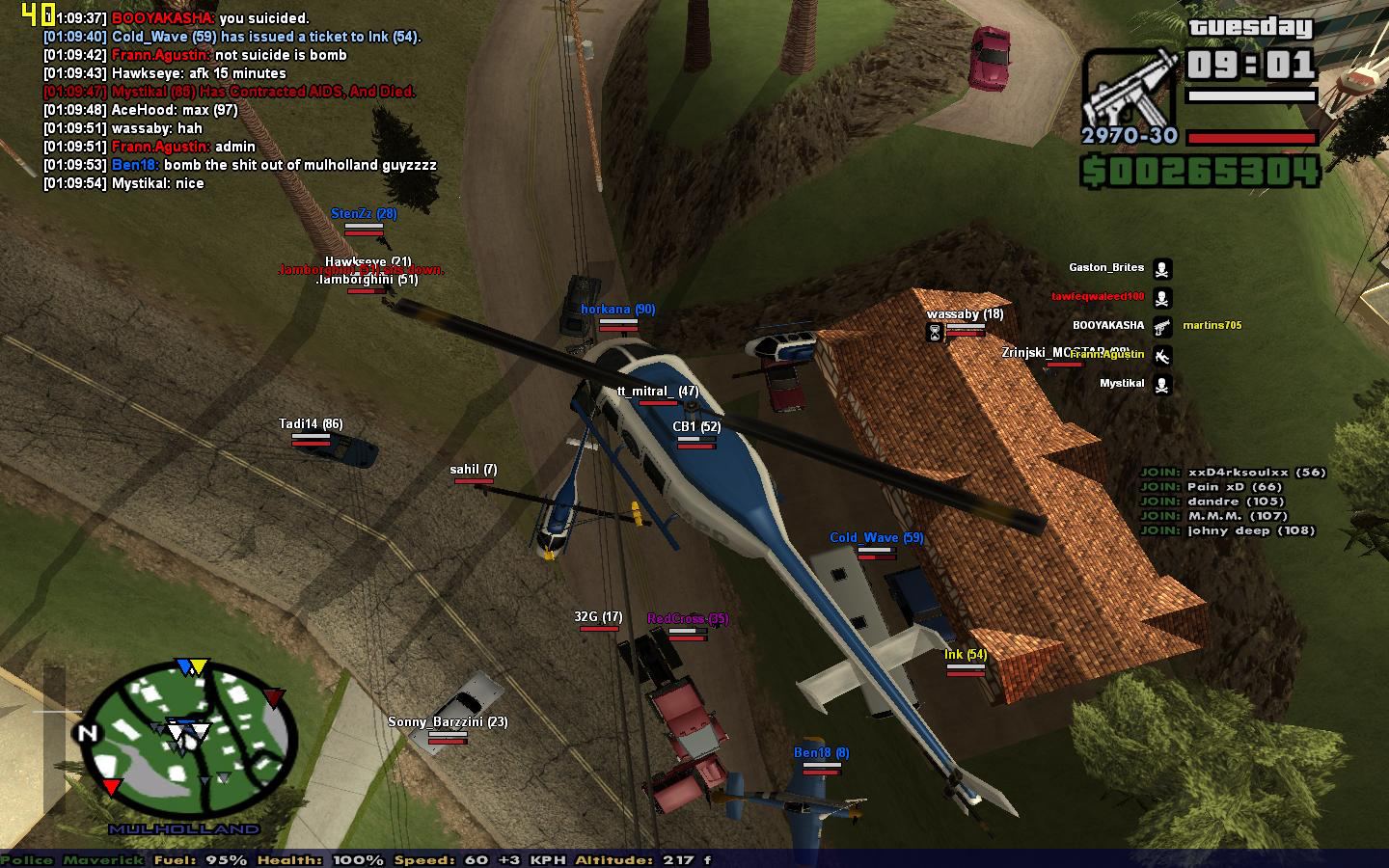Click the gun icon next to BOOYAKASHA
Viewport: 1389px width, 868px height.
coord(1162,327)
